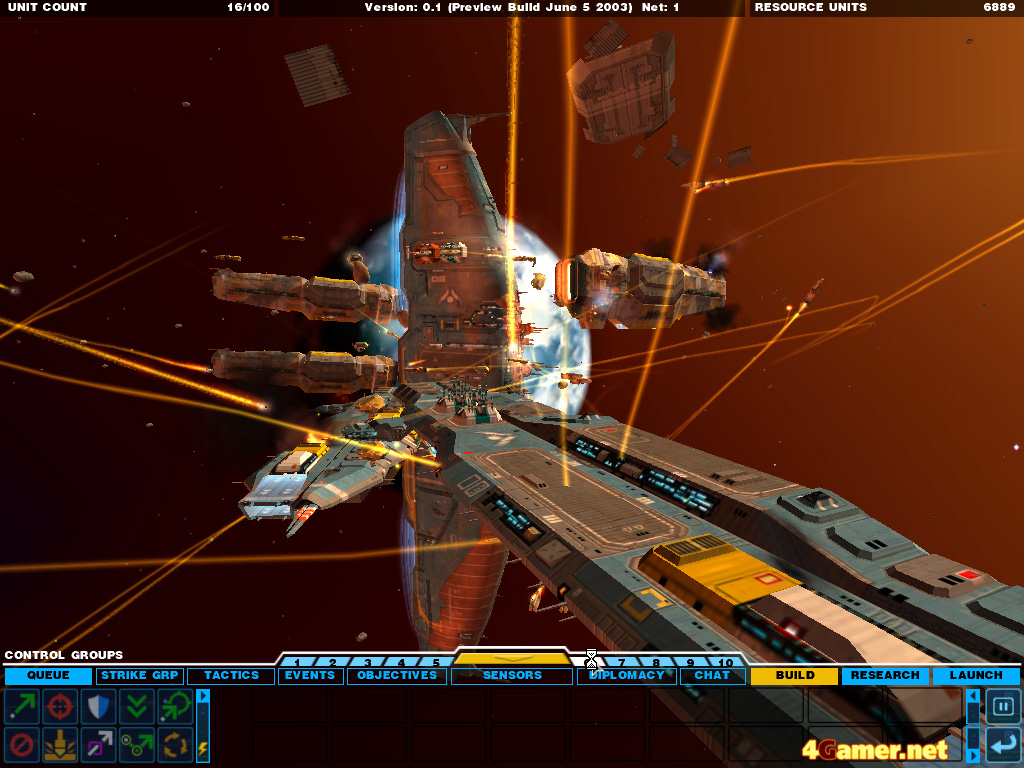Screen dimensions: 1024x768
Task: Show the Events log
Action: [x=310, y=676]
